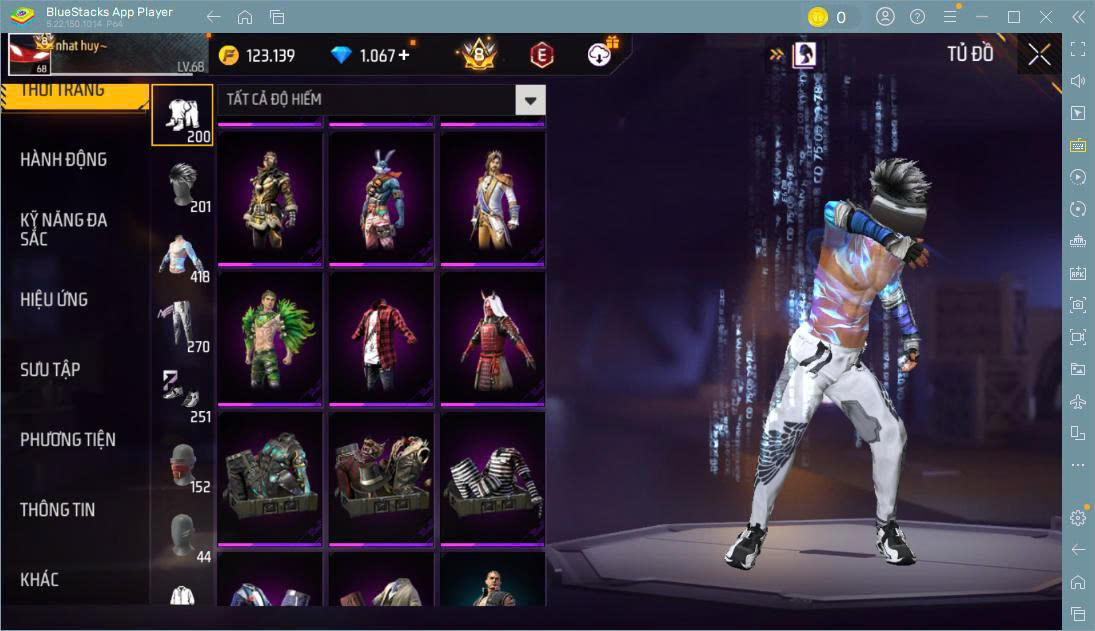Image resolution: width=1095 pixels, height=631 pixels.
Task: Open the Hành Động category
Action: [64, 160]
